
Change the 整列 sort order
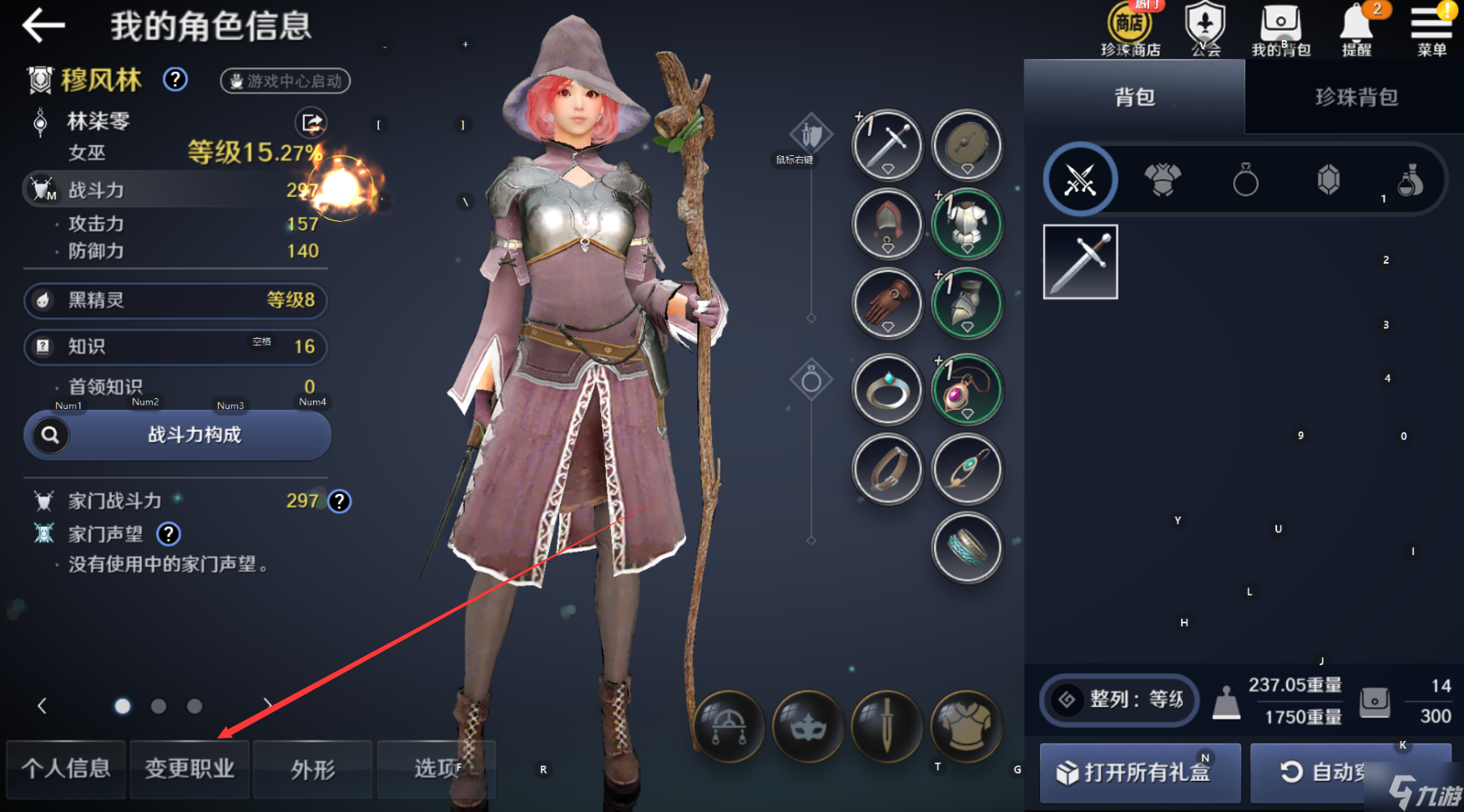coord(1119,699)
